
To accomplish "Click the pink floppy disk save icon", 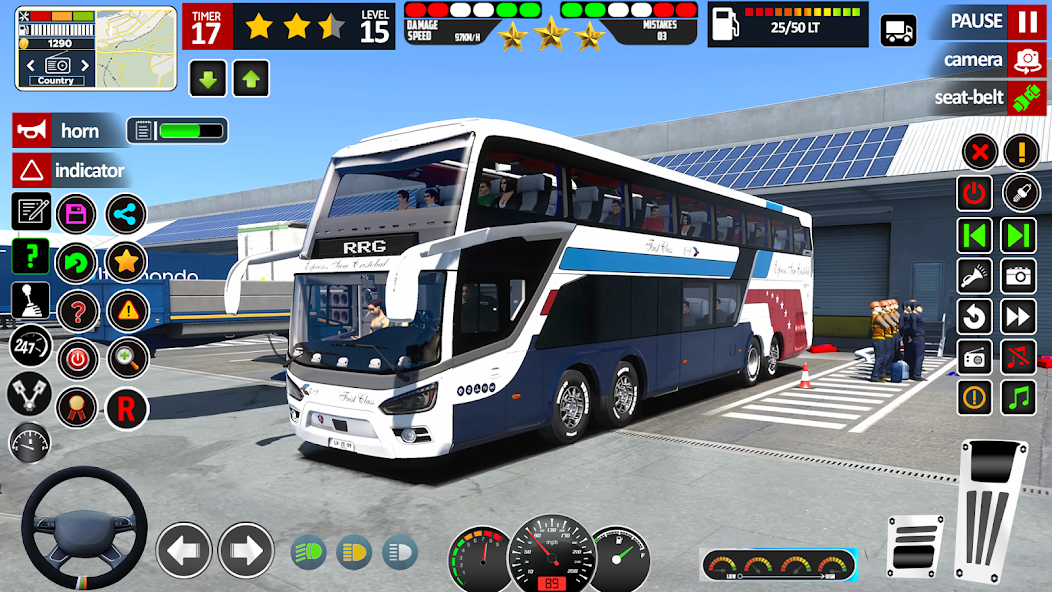I will [76, 213].
